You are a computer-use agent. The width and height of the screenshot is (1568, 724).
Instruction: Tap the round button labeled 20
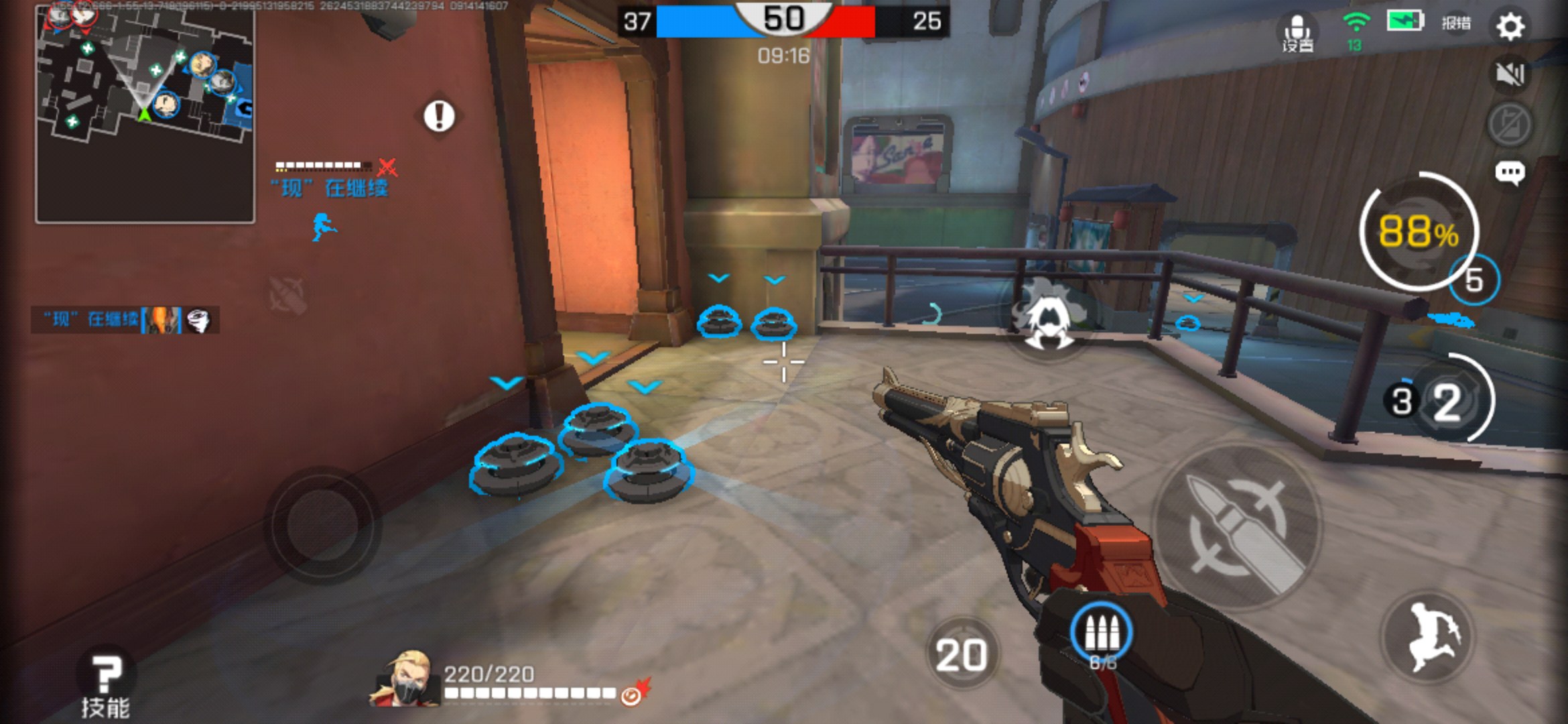pyautogui.click(x=962, y=654)
